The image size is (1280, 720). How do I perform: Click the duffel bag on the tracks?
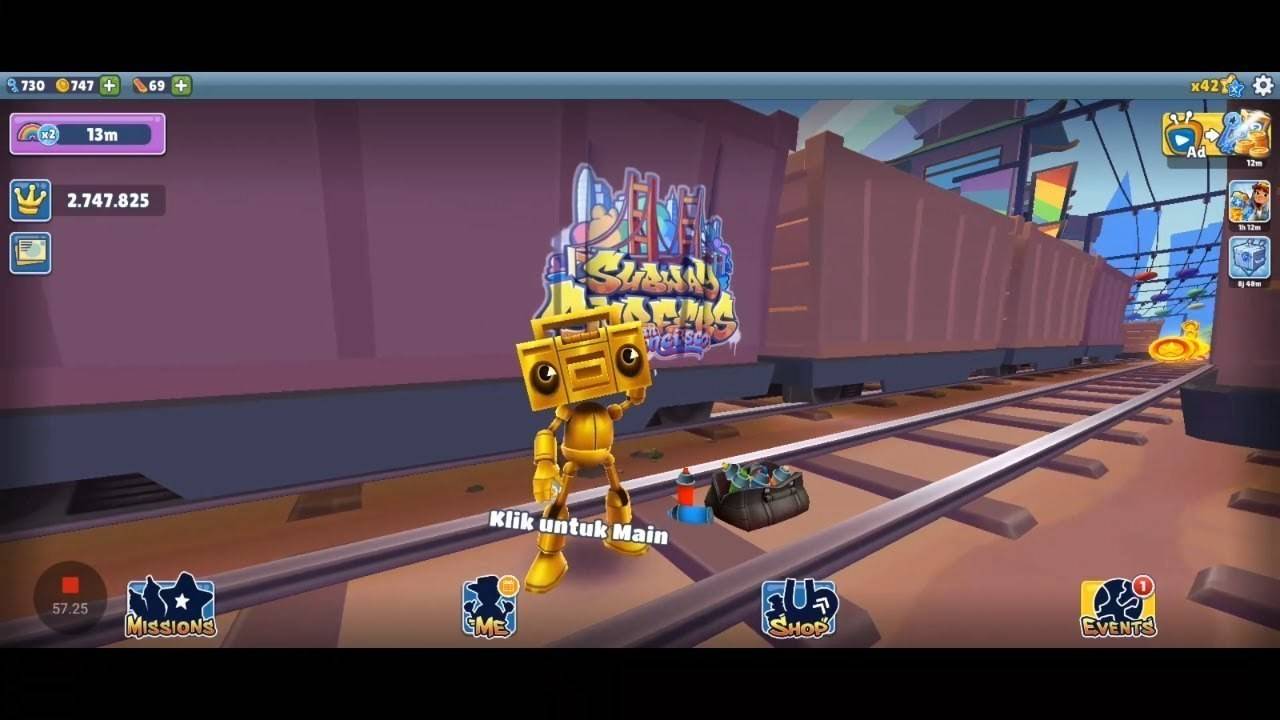[x=755, y=495]
